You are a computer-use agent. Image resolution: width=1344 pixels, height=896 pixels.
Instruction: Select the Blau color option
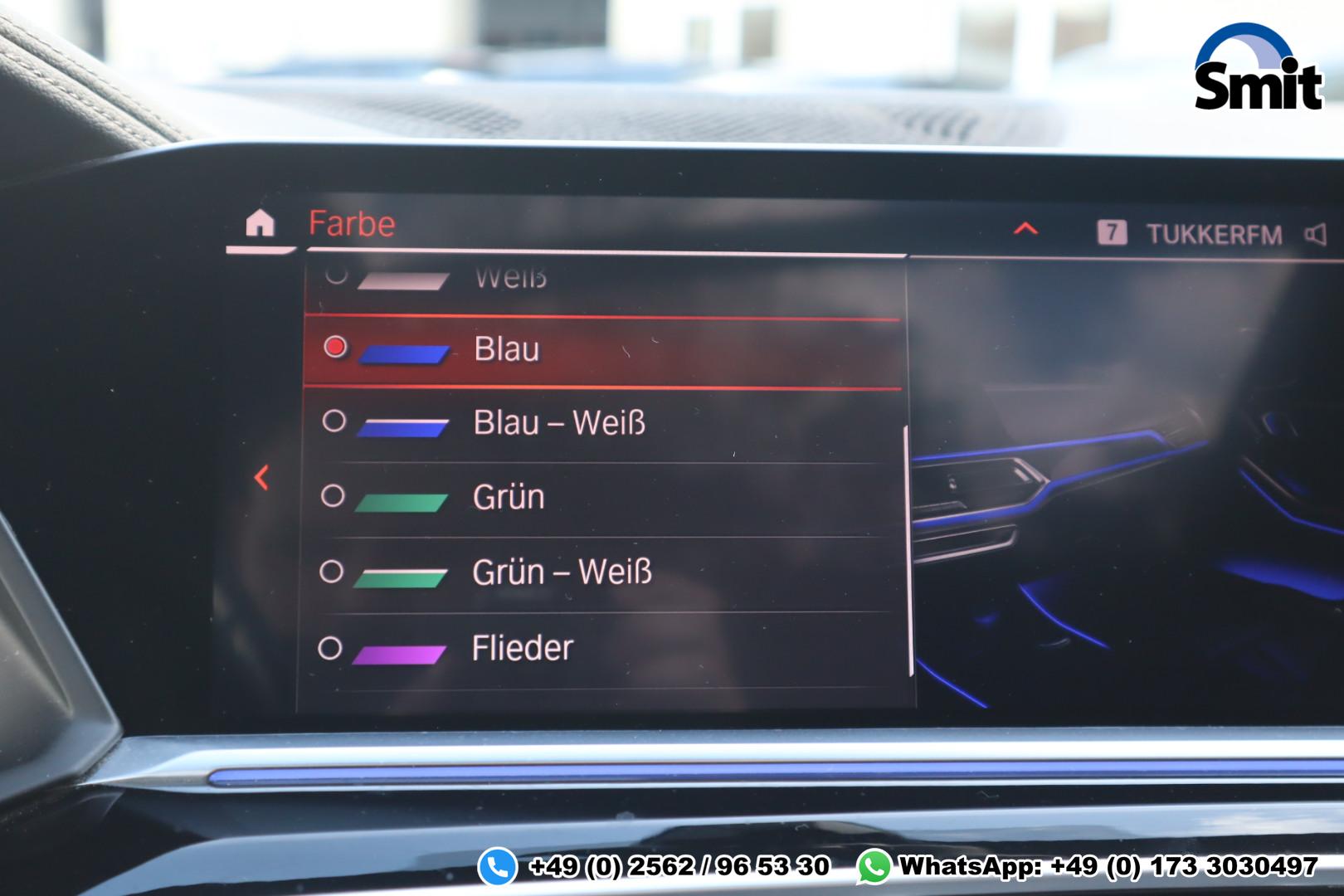[x=507, y=349]
